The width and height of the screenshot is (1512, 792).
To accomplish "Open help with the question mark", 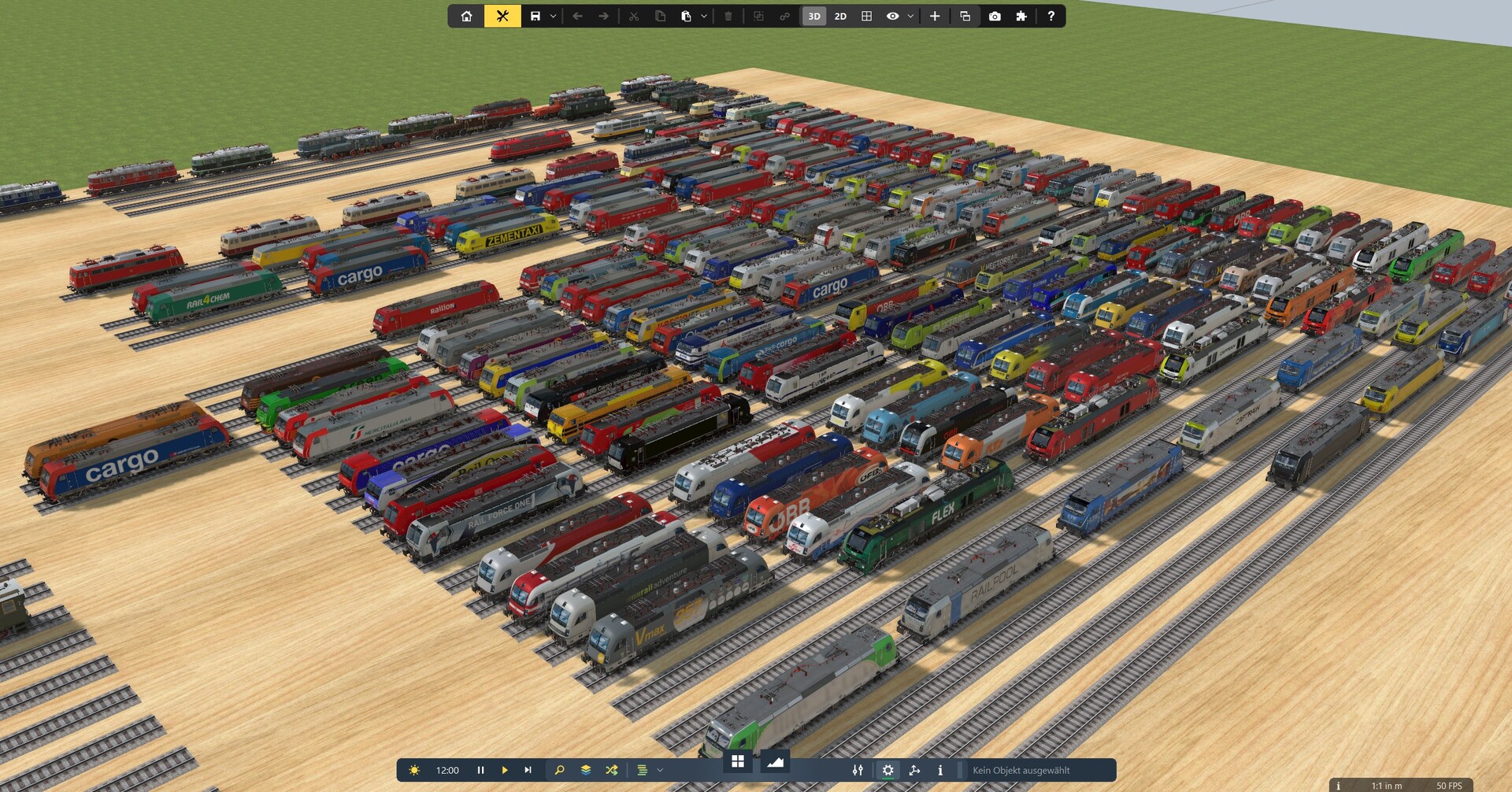I will point(1051,16).
